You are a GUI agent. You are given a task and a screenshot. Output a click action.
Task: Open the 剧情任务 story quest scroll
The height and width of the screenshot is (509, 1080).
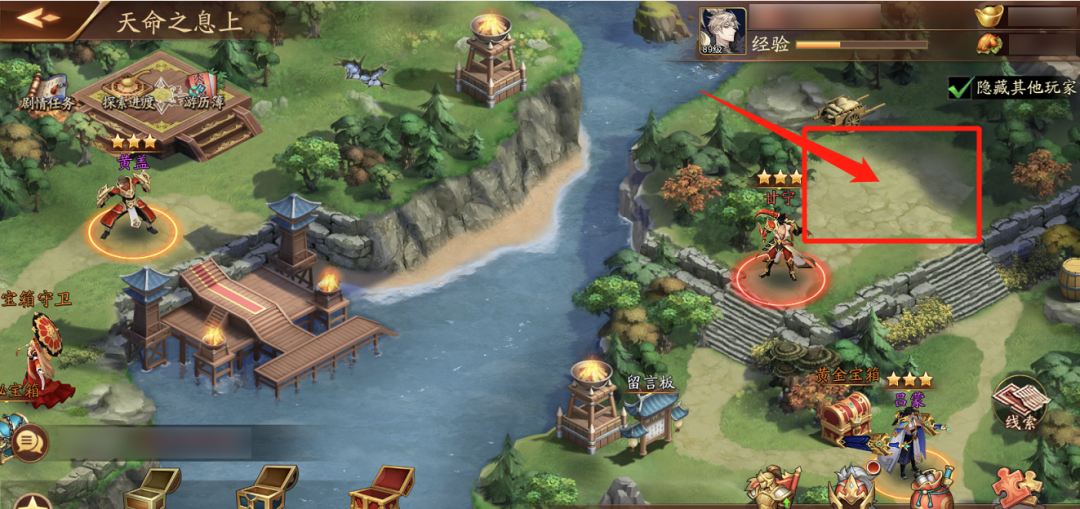click(x=46, y=92)
